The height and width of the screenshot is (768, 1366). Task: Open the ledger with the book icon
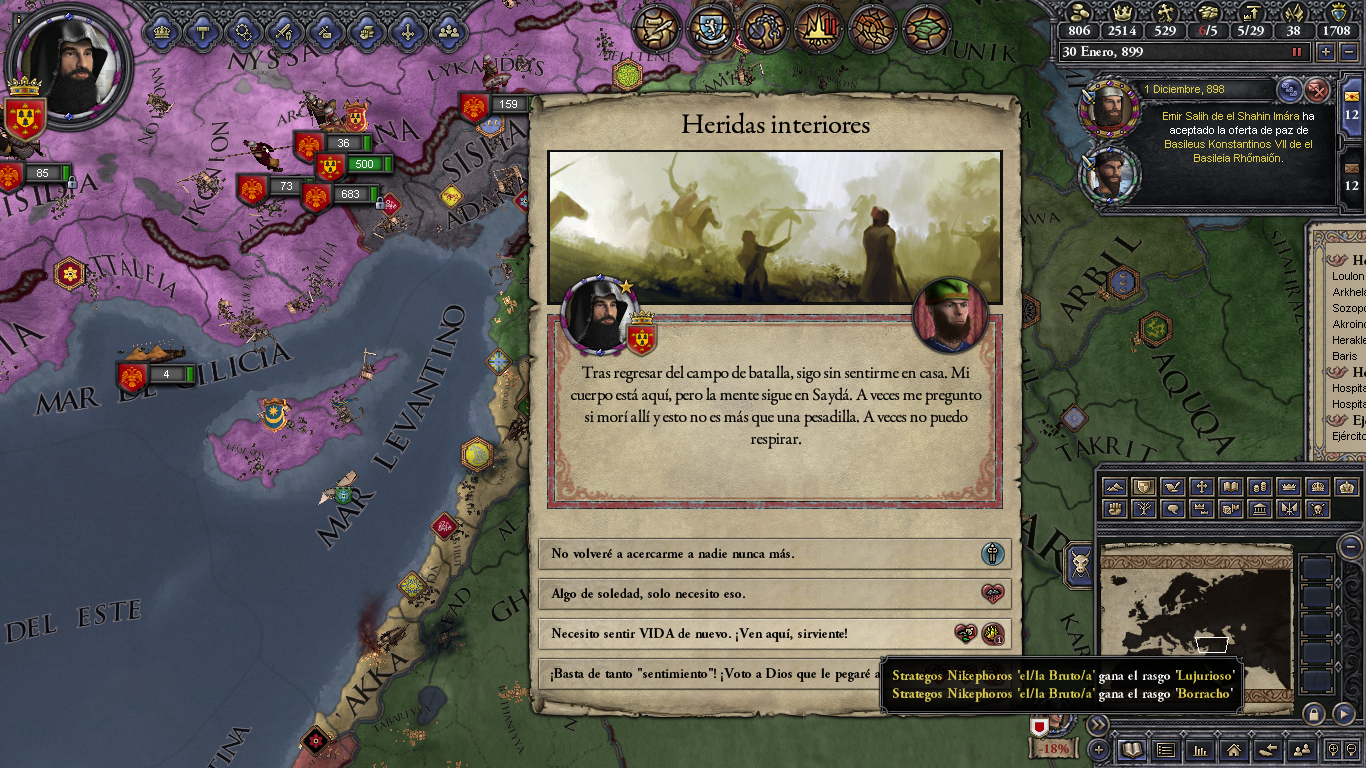pos(1132,751)
